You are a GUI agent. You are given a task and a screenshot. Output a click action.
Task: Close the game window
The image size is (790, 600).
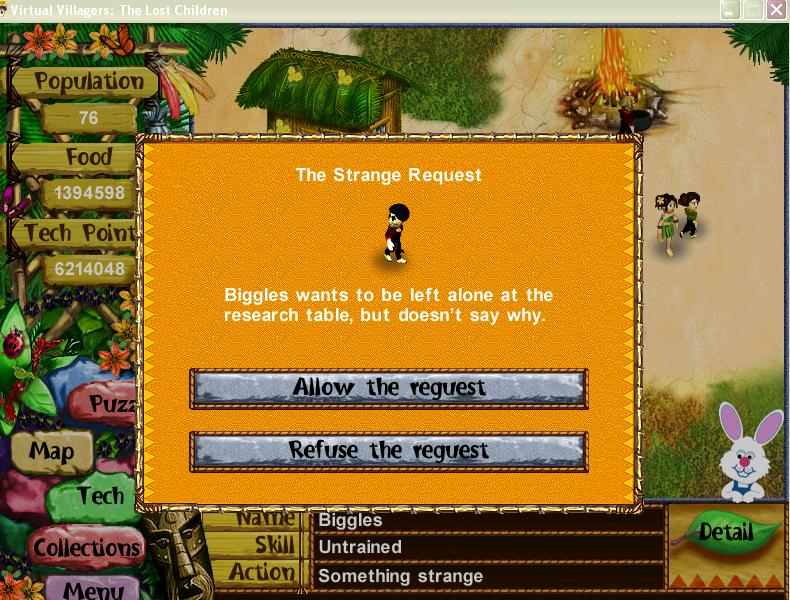click(777, 10)
